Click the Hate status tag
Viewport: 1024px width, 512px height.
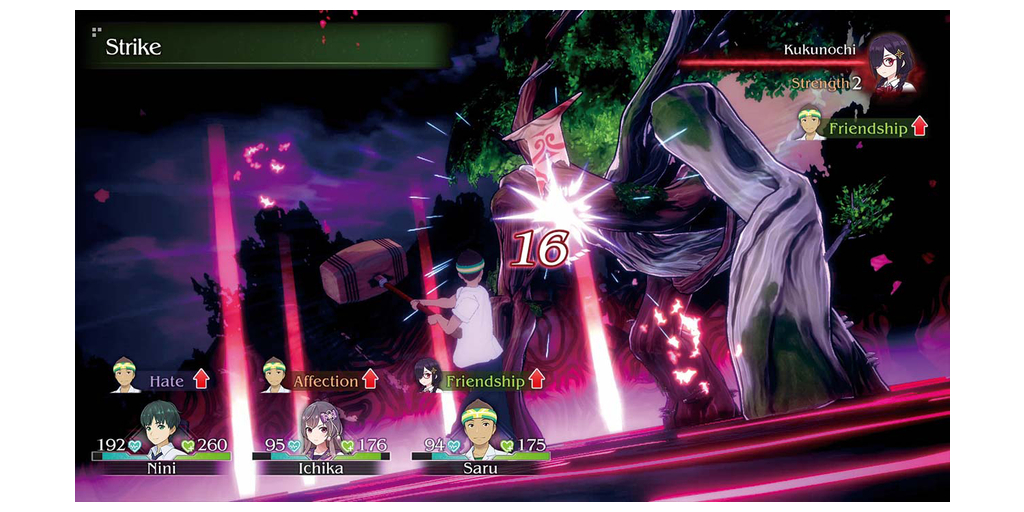tap(167, 380)
